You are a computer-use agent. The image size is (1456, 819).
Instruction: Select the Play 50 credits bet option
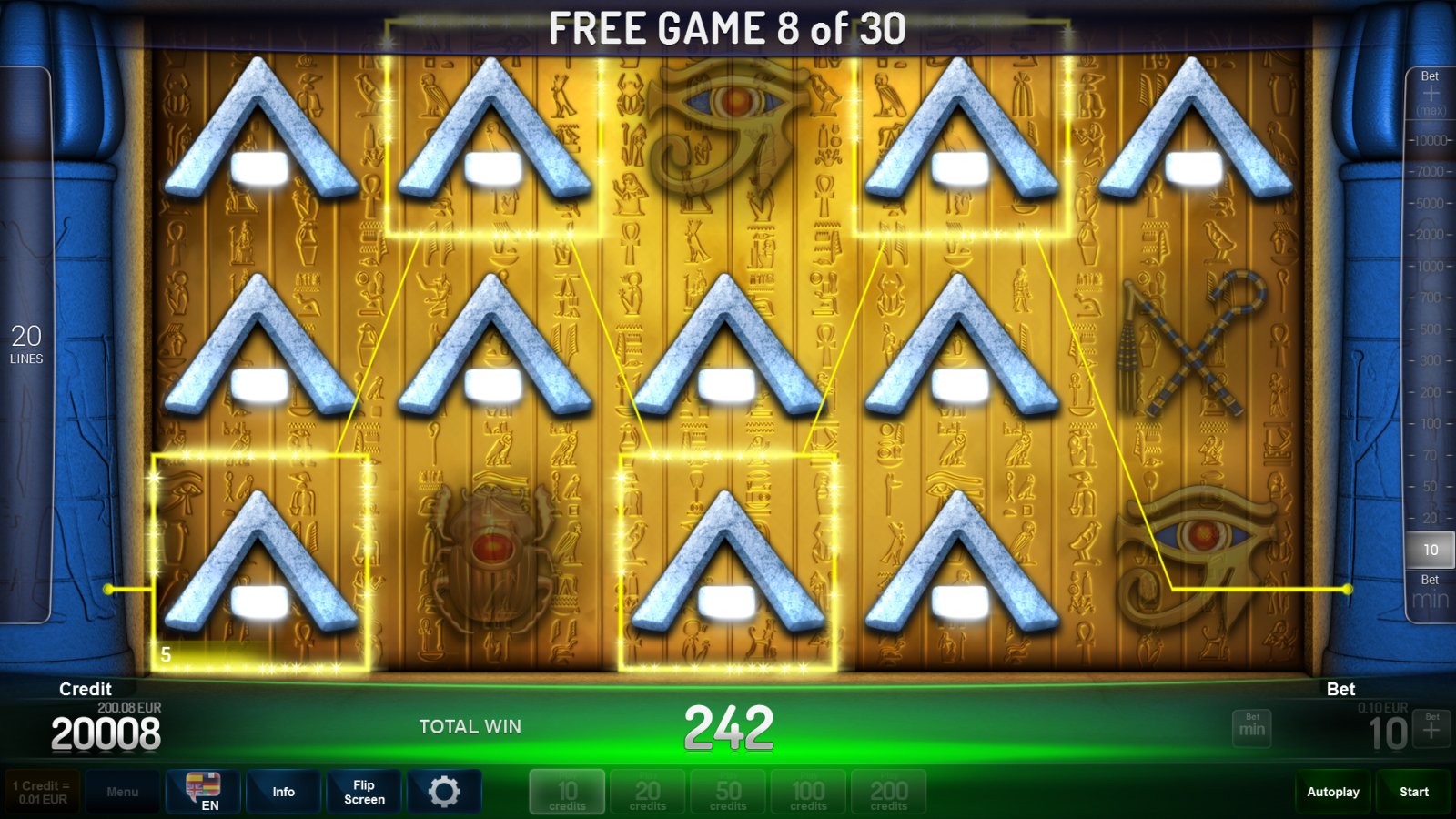pos(727,791)
